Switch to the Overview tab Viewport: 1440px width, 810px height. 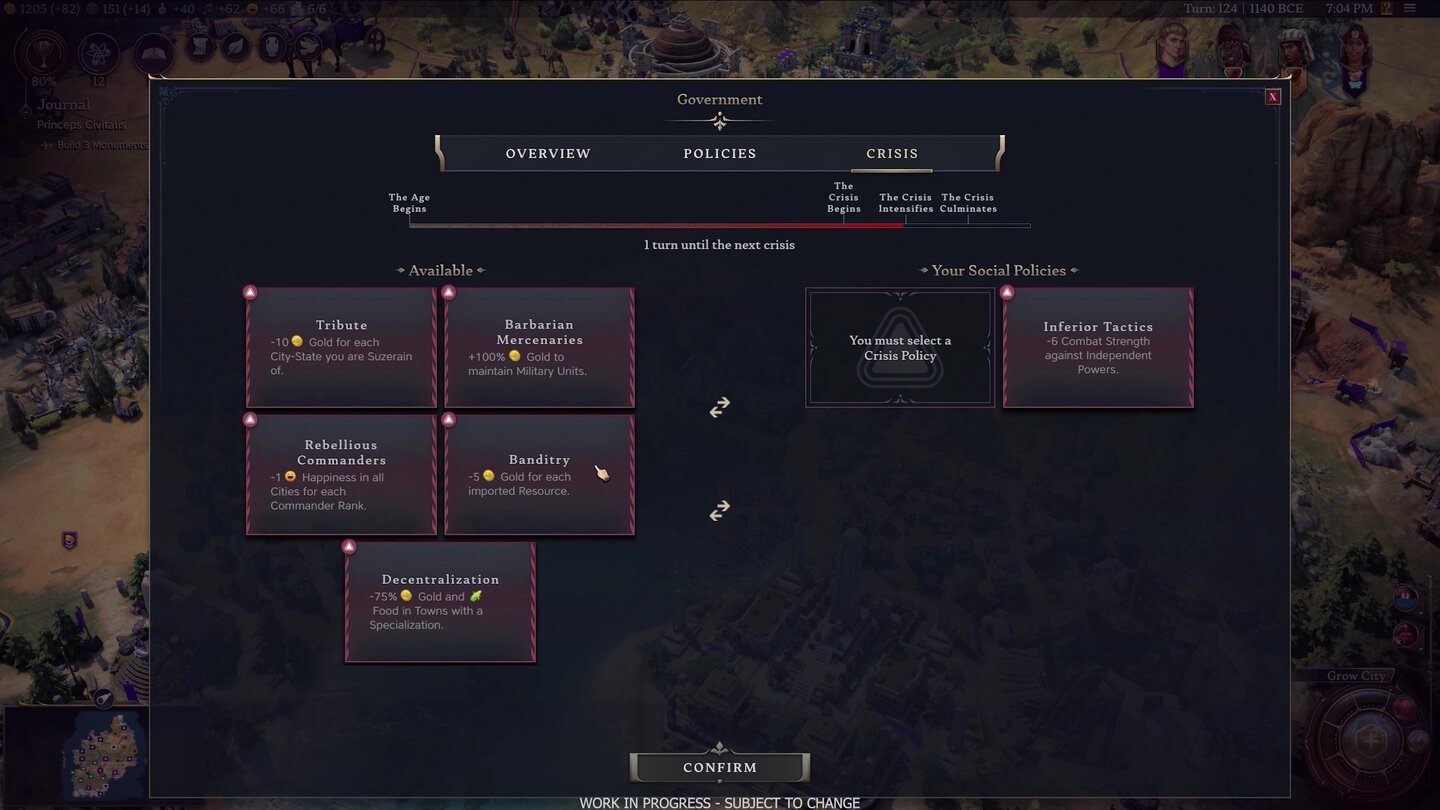coord(547,153)
